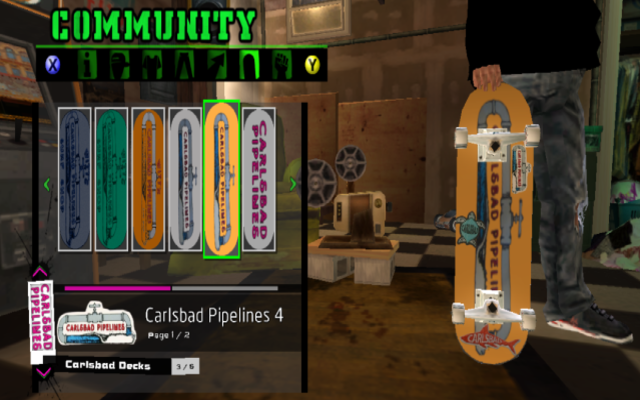The image size is (640, 400).
Task: Open the arrow icon category tab
Action: 218,65
